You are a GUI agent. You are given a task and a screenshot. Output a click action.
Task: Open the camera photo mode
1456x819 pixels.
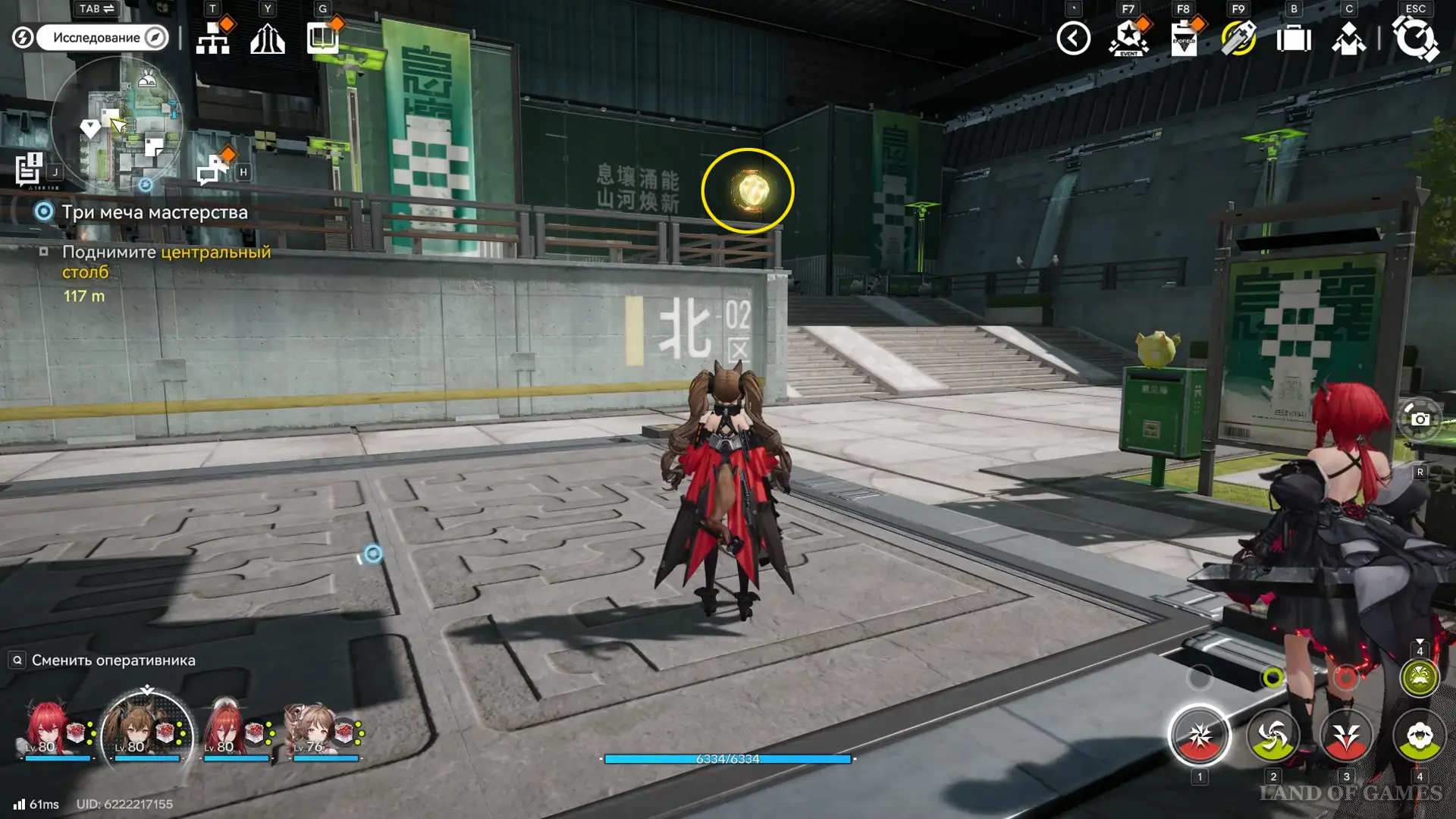pyautogui.click(x=1420, y=419)
